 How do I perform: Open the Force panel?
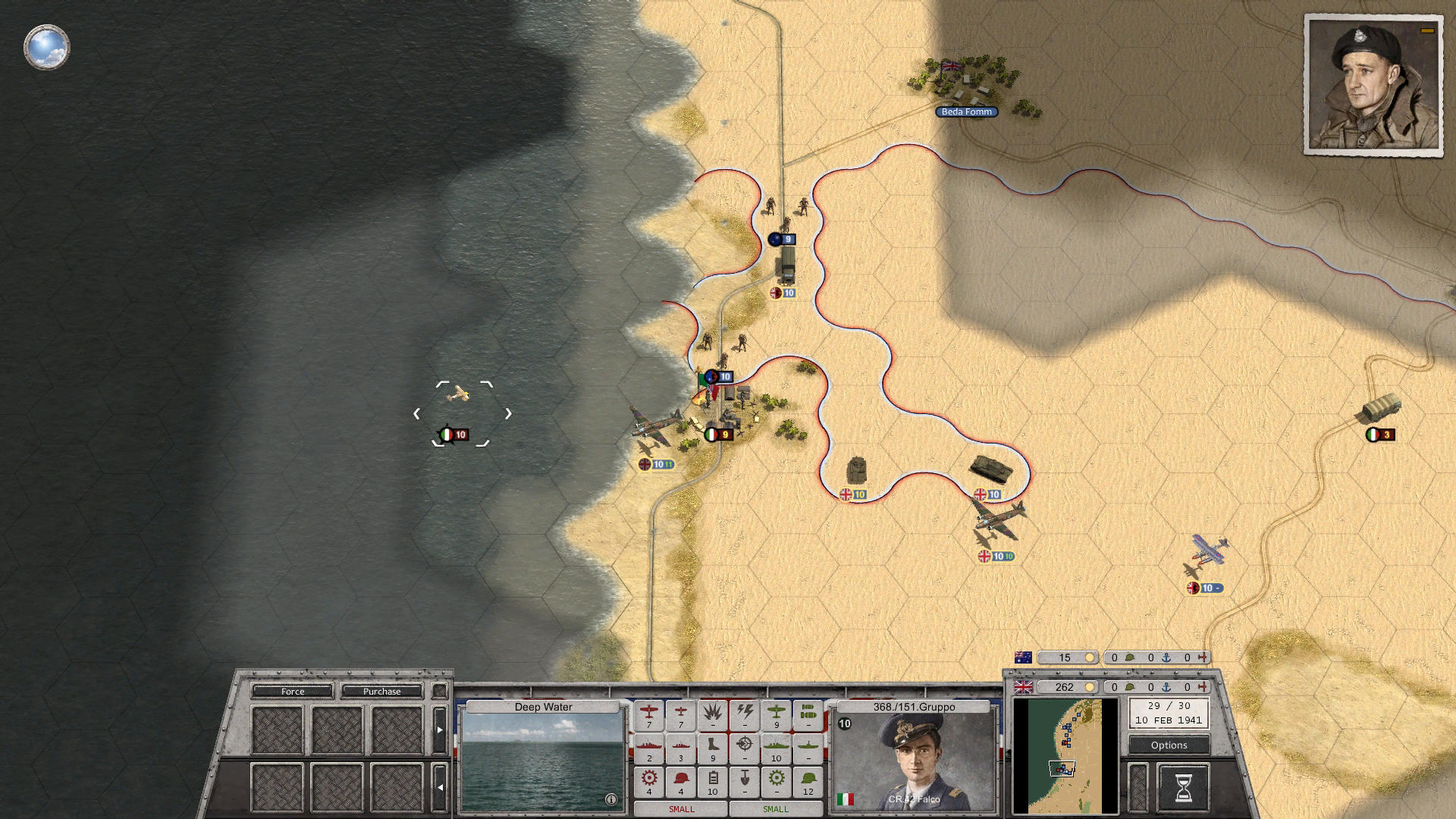(293, 691)
